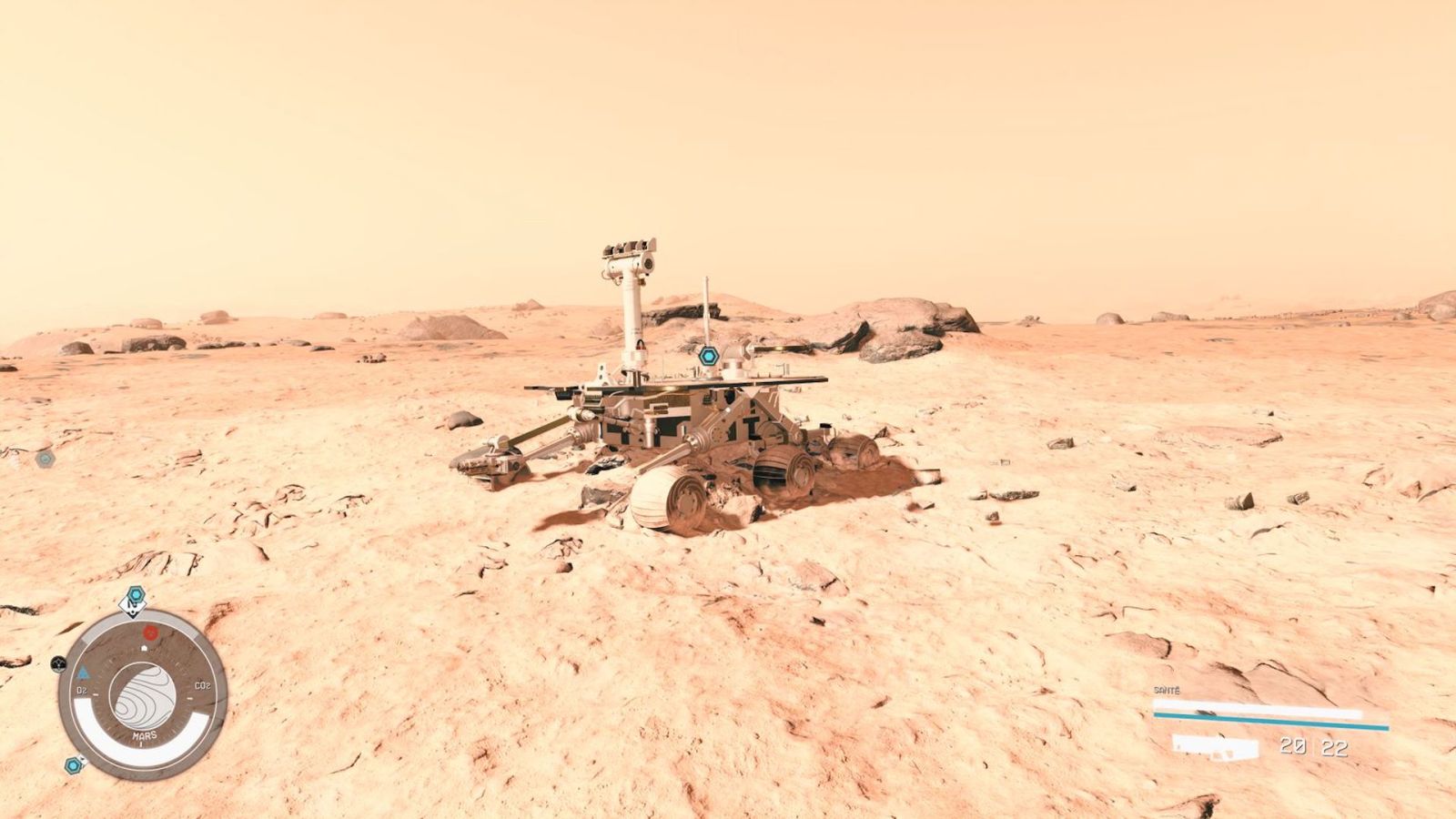Click the blue hexagon scanner beacon on the rover
This screenshot has height=819, width=1456.
pyautogui.click(x=708, y=358)
